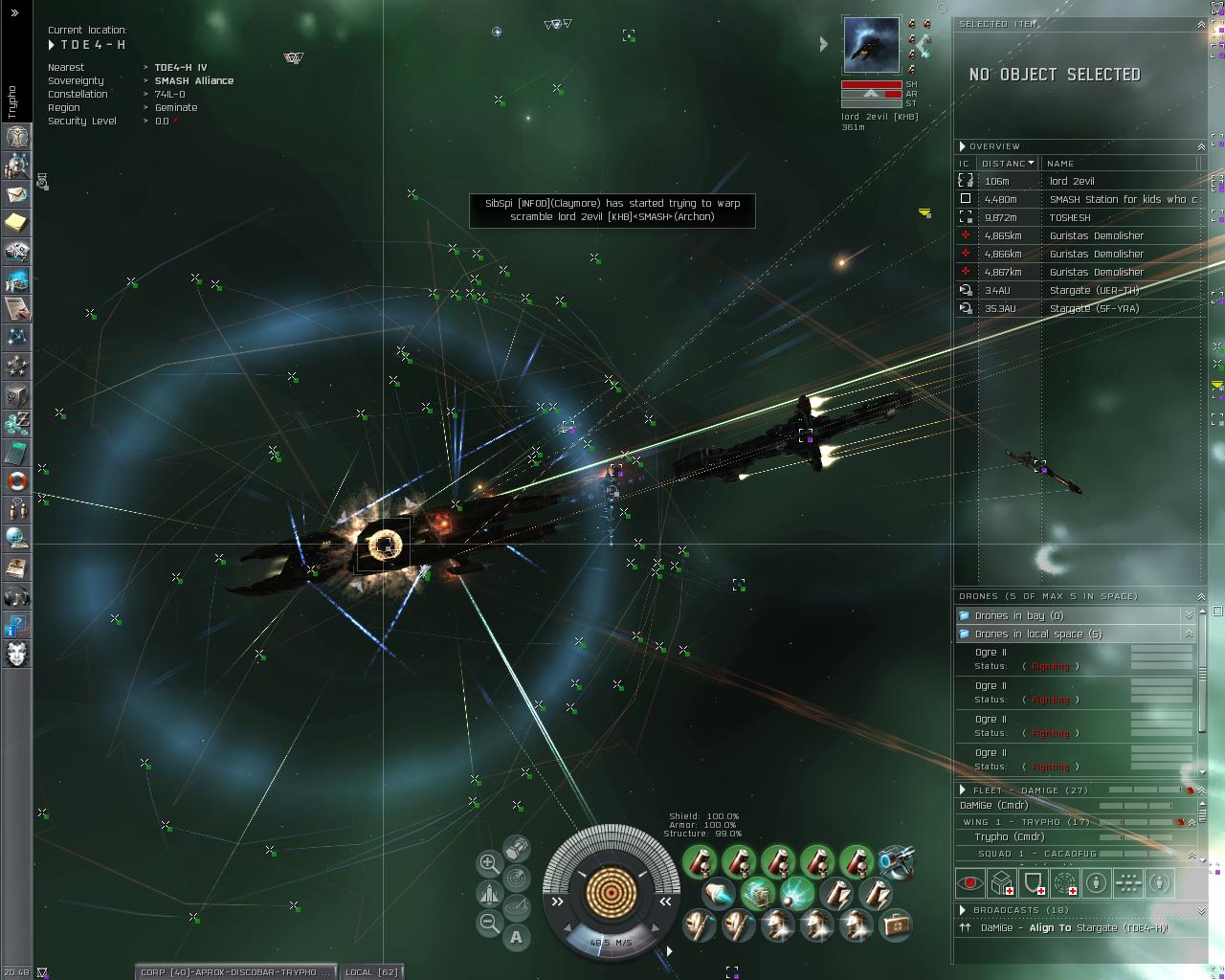Open the yellow notepad icon
This screenshot has width=1225, height=980.
click(x=17, y=223)
